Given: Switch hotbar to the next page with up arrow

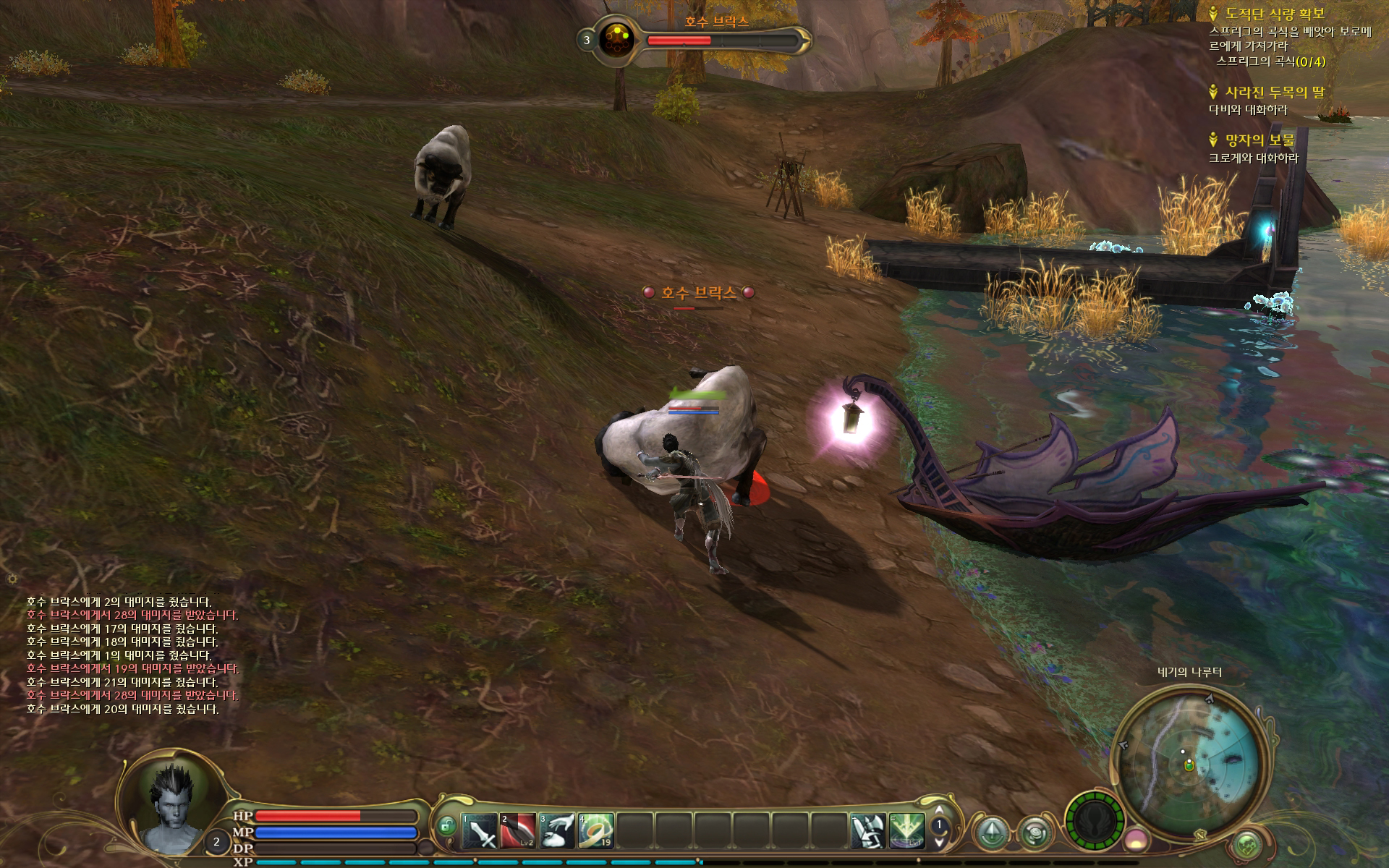Looking at the screenshot, I should pos(939,811).
